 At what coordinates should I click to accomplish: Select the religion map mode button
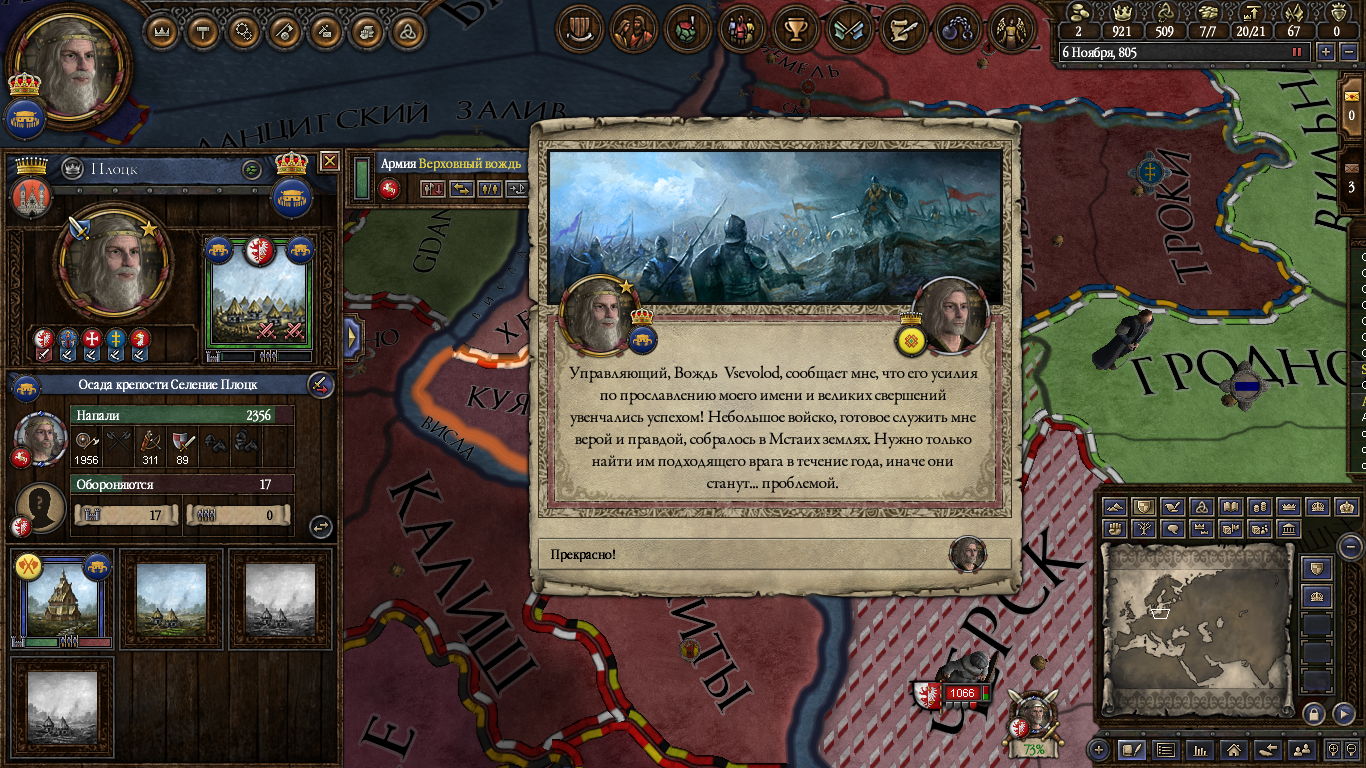pos(1203,507)
